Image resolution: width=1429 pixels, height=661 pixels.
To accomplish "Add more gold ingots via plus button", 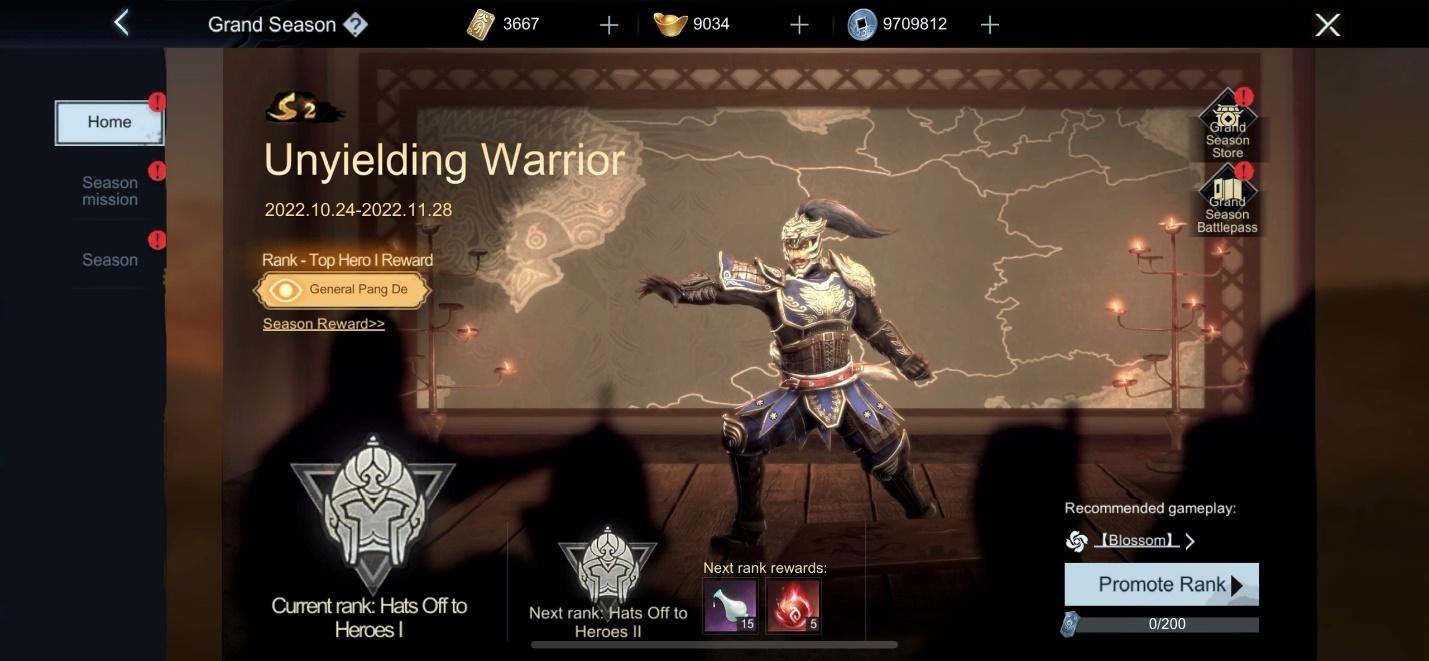I will pyautogui.click(x=799, y=25).
